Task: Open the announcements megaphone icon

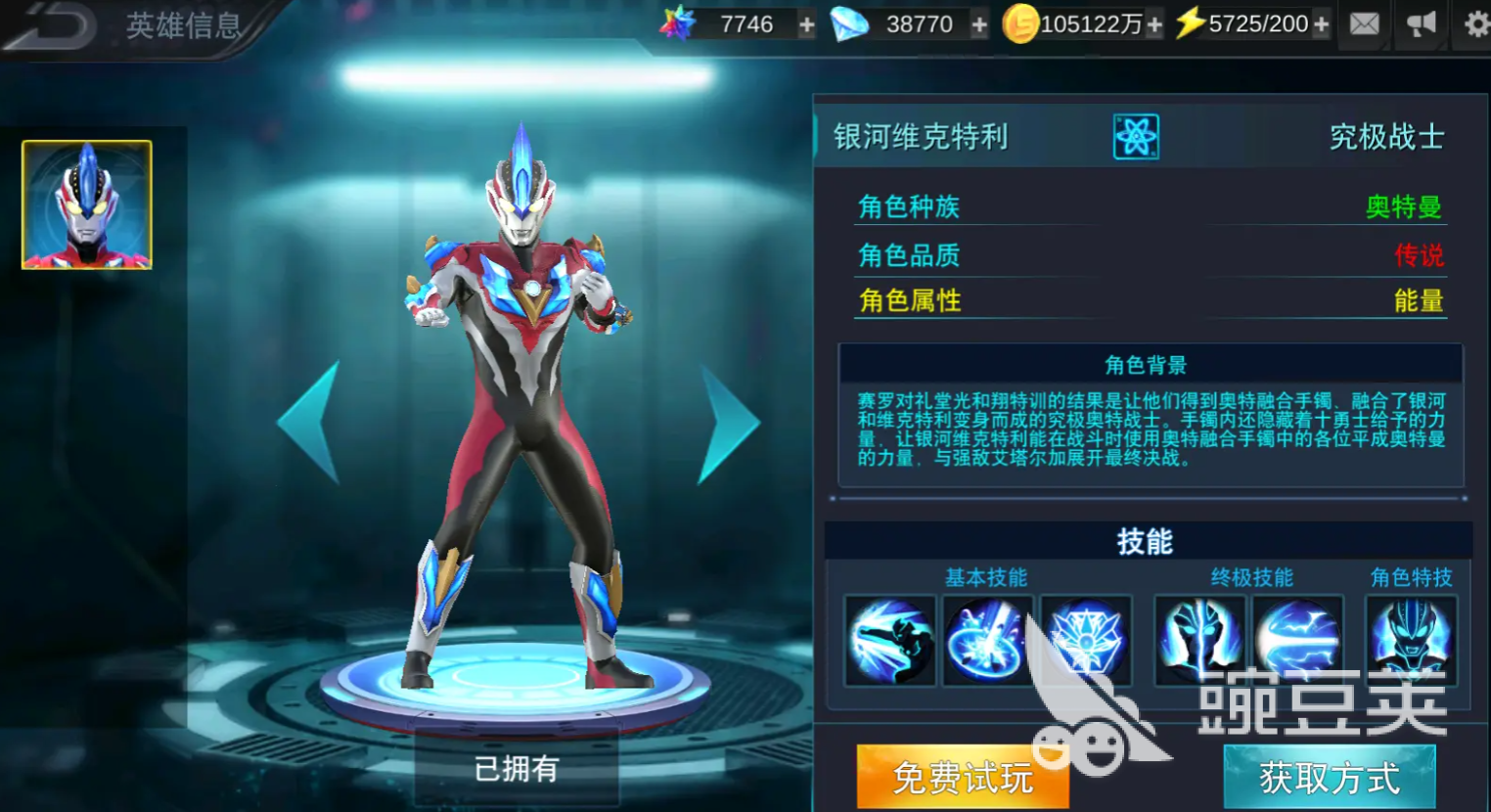Action: pyautogui.click(x=1421, y=23)
